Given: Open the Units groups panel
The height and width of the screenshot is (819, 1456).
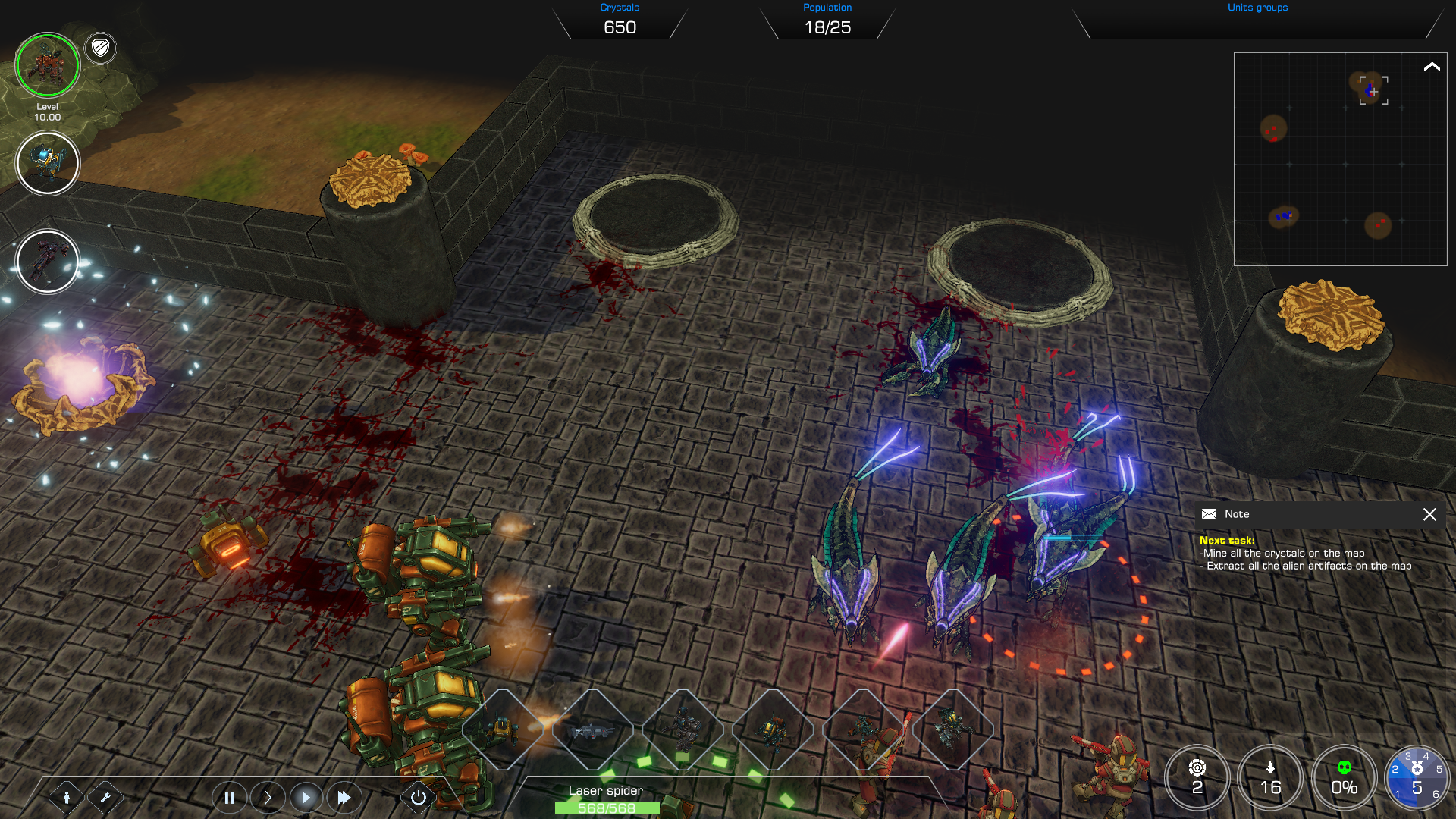Looking at the screenshot, I should (1257, 21).
